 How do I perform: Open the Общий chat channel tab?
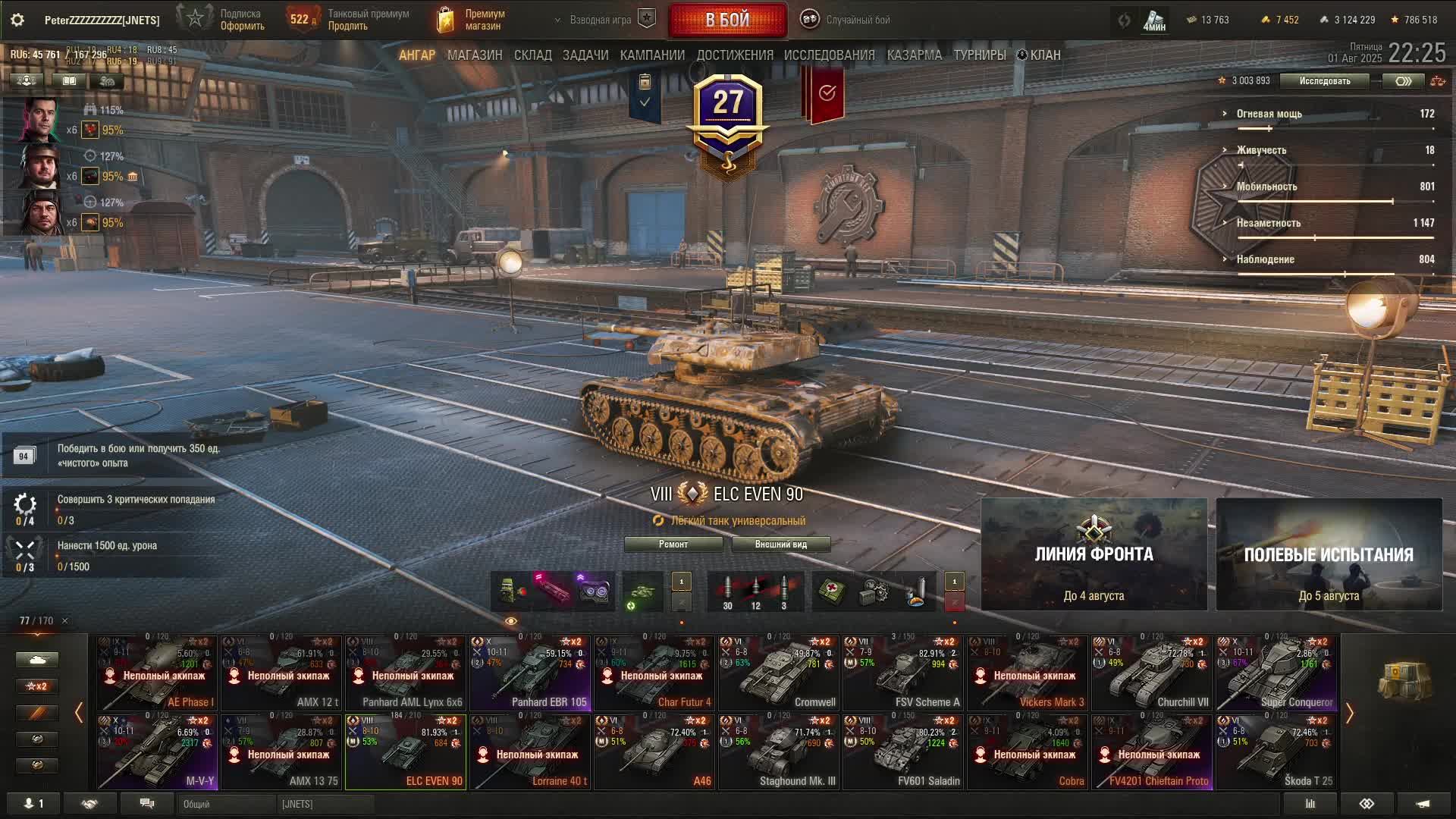click(x=225, y=804)
